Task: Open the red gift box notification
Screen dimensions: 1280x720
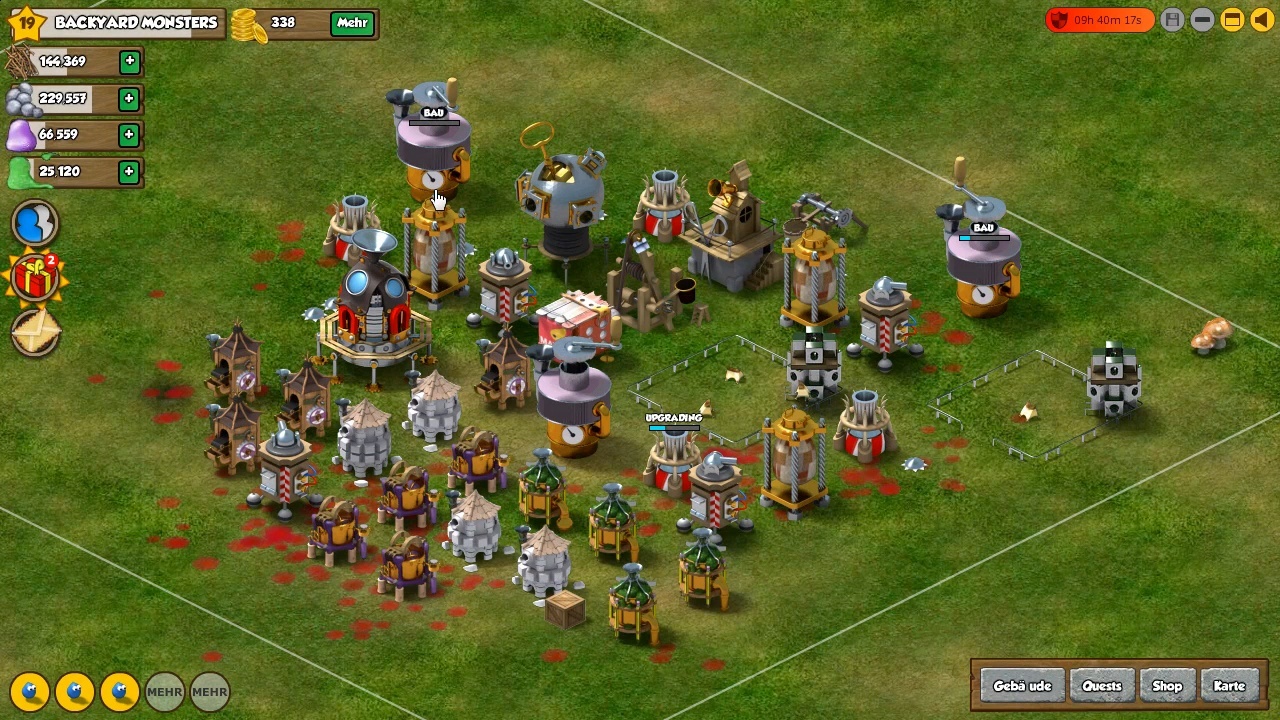Action: [35, 278]
